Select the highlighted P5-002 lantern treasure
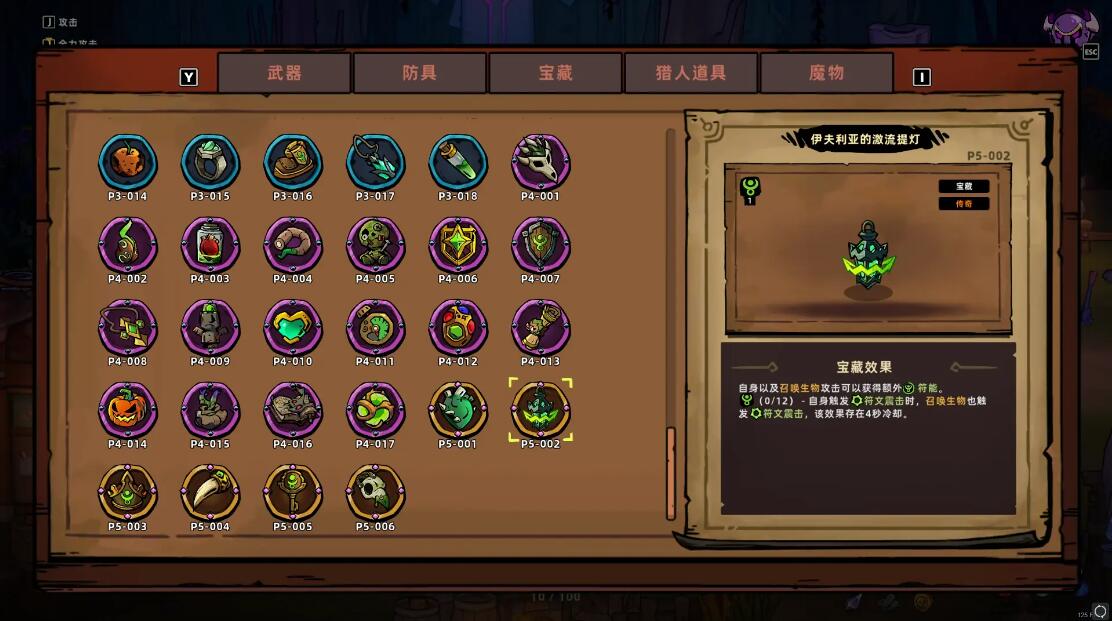This screenshot has height=621, width=1112. 541,410
